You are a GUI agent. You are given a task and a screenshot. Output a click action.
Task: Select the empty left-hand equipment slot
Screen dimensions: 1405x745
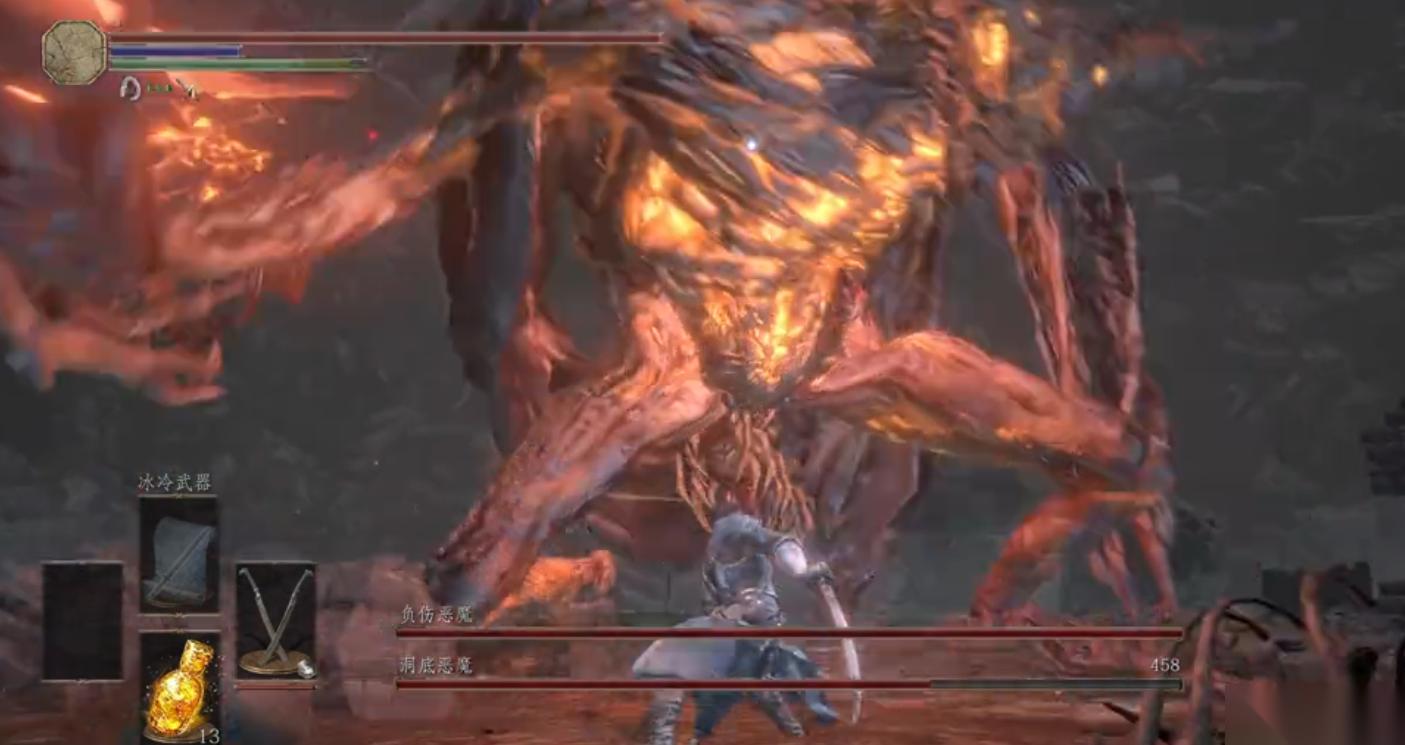click(x=82, y=620)
